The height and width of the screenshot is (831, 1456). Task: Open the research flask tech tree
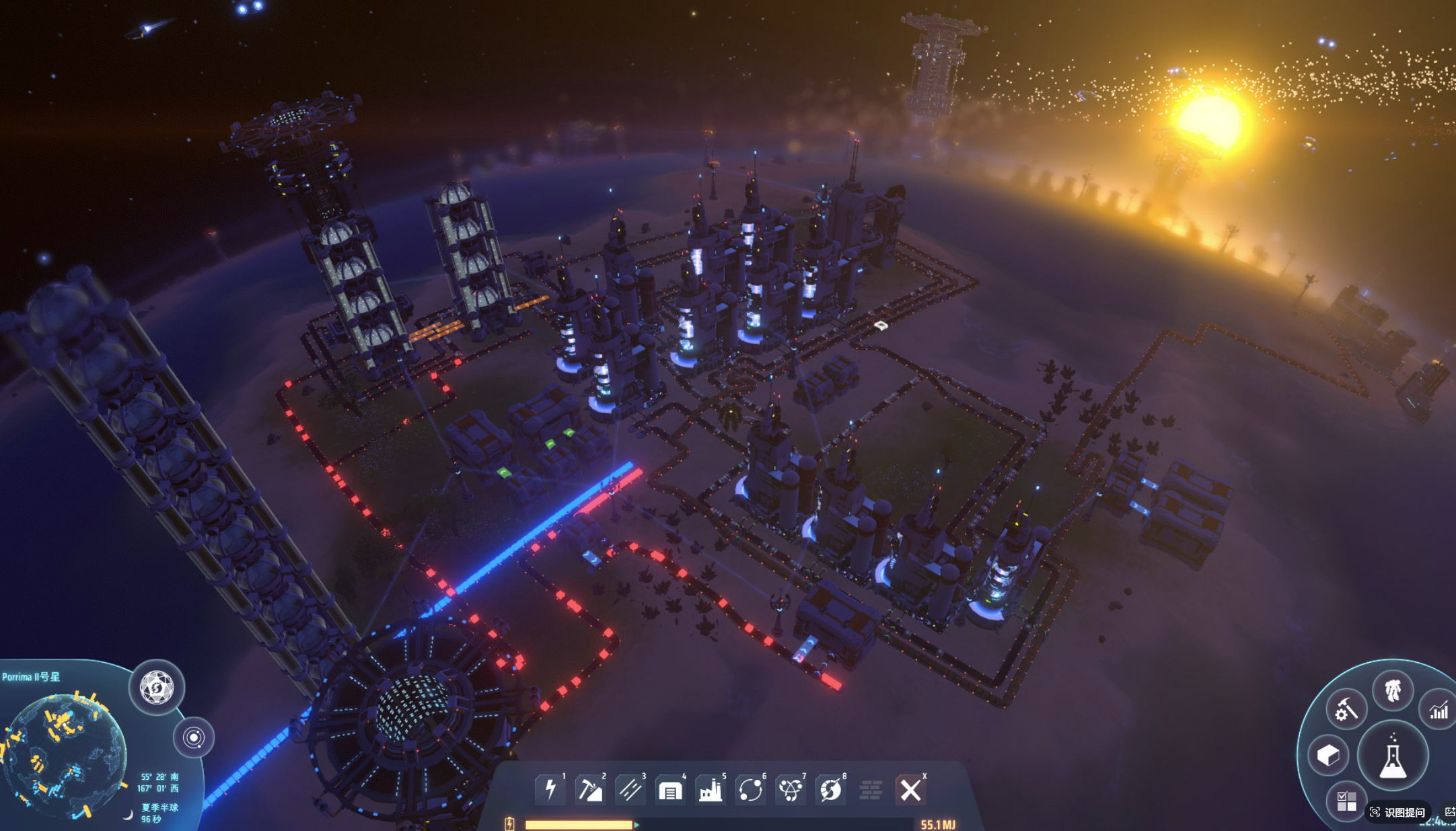[1393, 757]
